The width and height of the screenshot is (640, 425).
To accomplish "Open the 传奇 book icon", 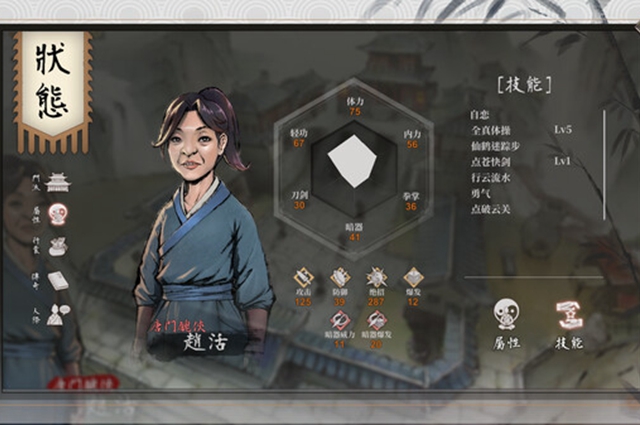I will click(58, 280).
